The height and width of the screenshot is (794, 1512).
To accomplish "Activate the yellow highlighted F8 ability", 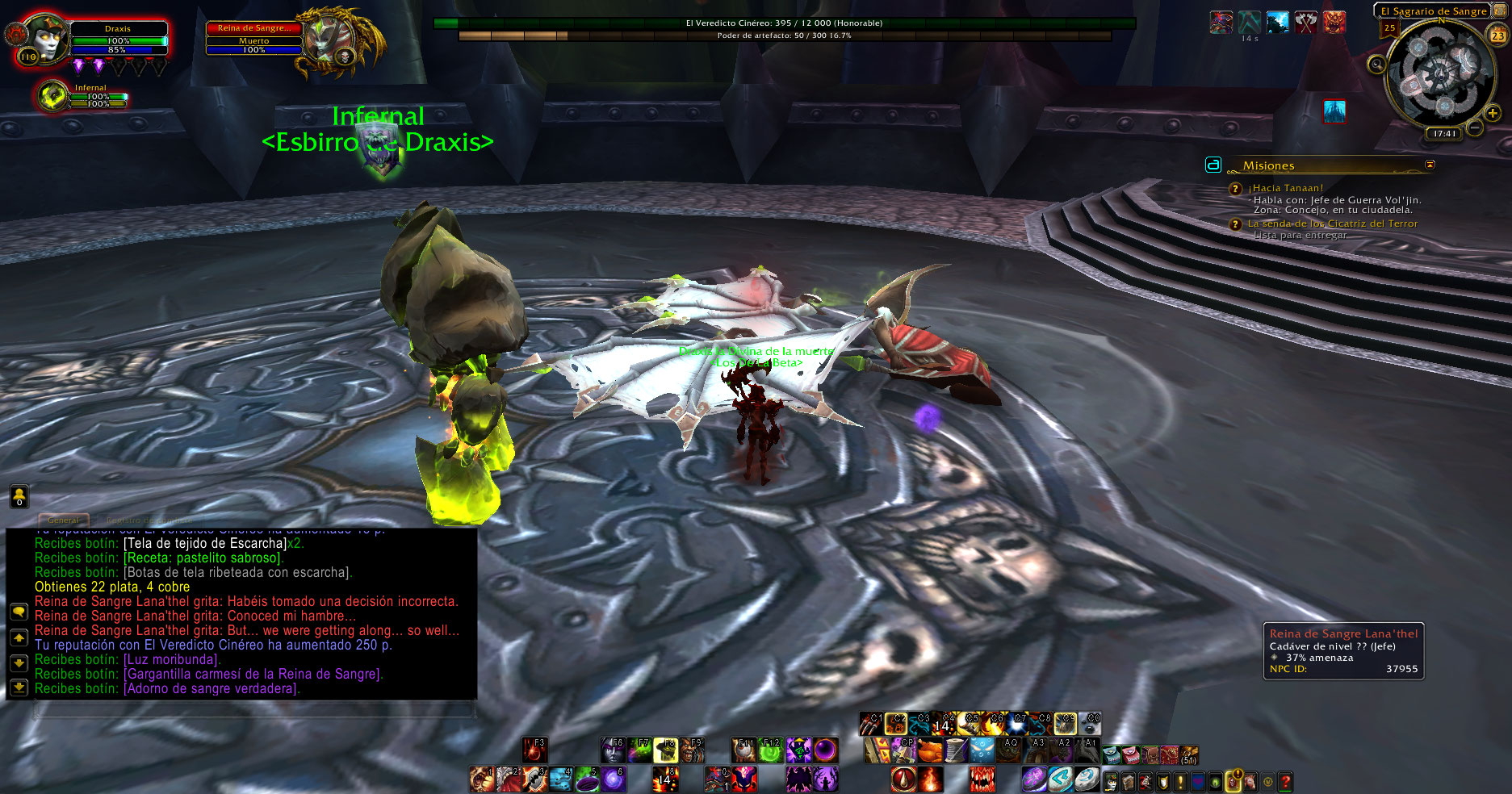I will coord(666,750).
